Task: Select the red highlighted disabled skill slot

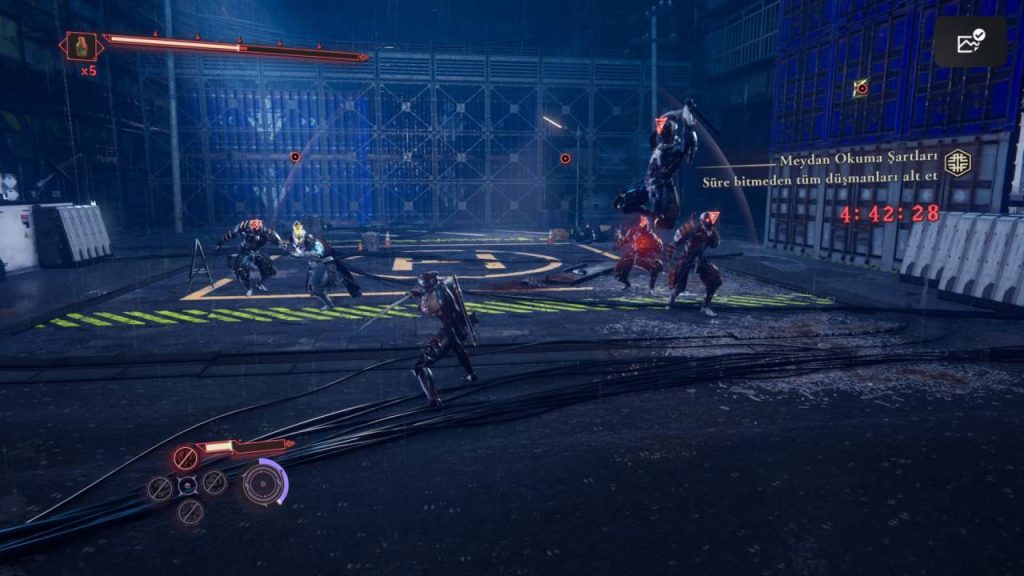Action: tap(185, 458)
